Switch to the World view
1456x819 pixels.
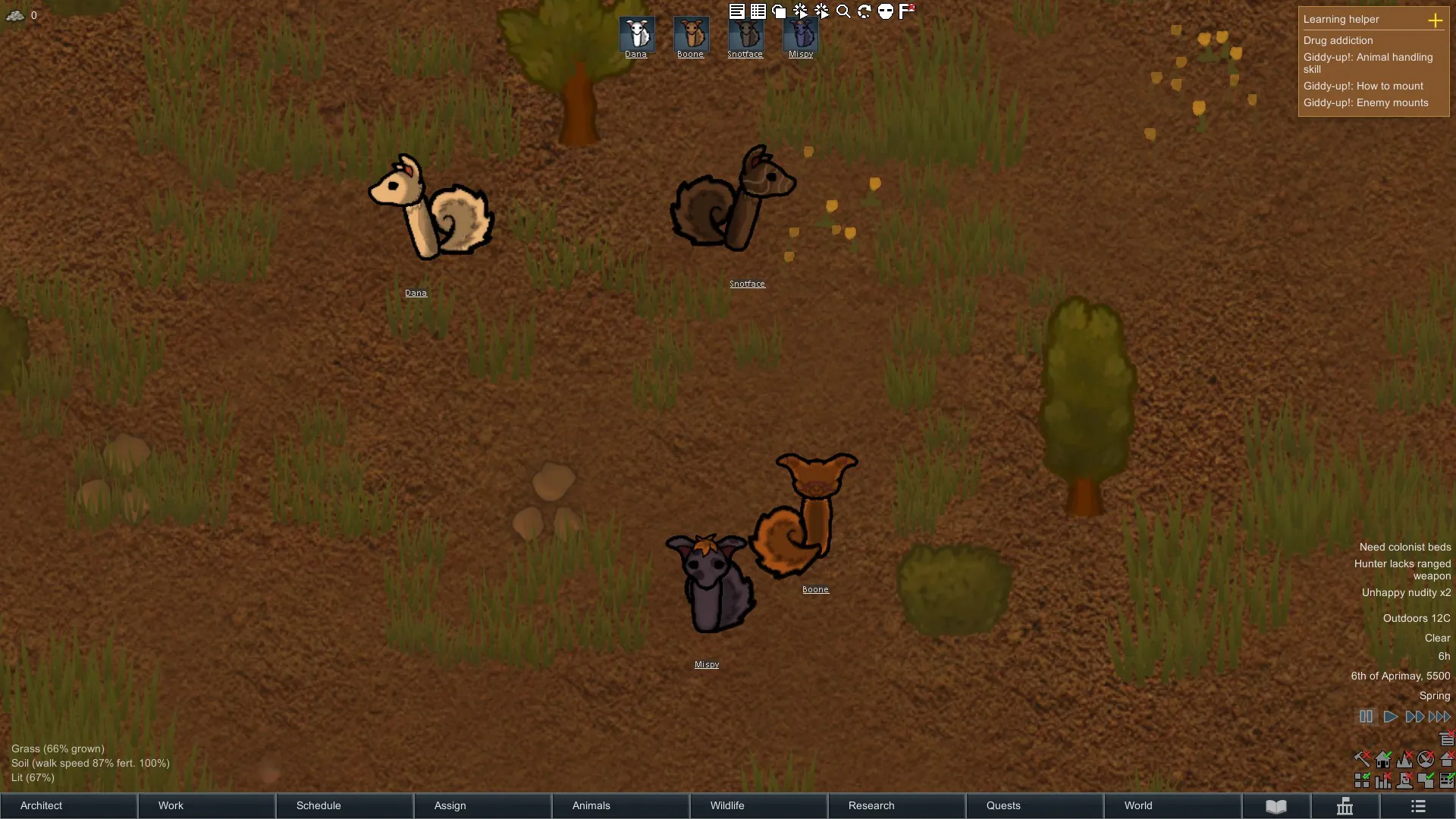1172,805
